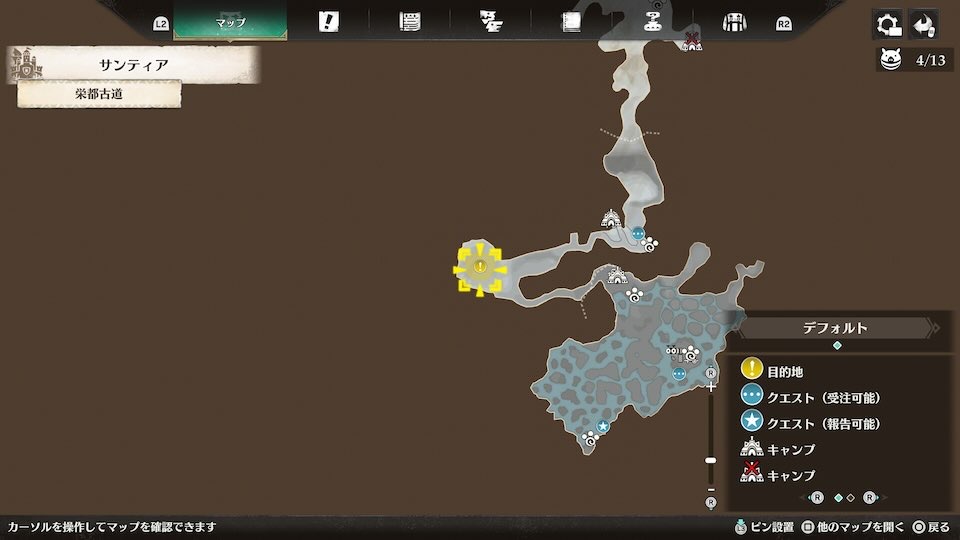The height and width of the screenshot is (540, 960).
Task: Adjust the map zoom slider handle
Action: coord(711,460)
